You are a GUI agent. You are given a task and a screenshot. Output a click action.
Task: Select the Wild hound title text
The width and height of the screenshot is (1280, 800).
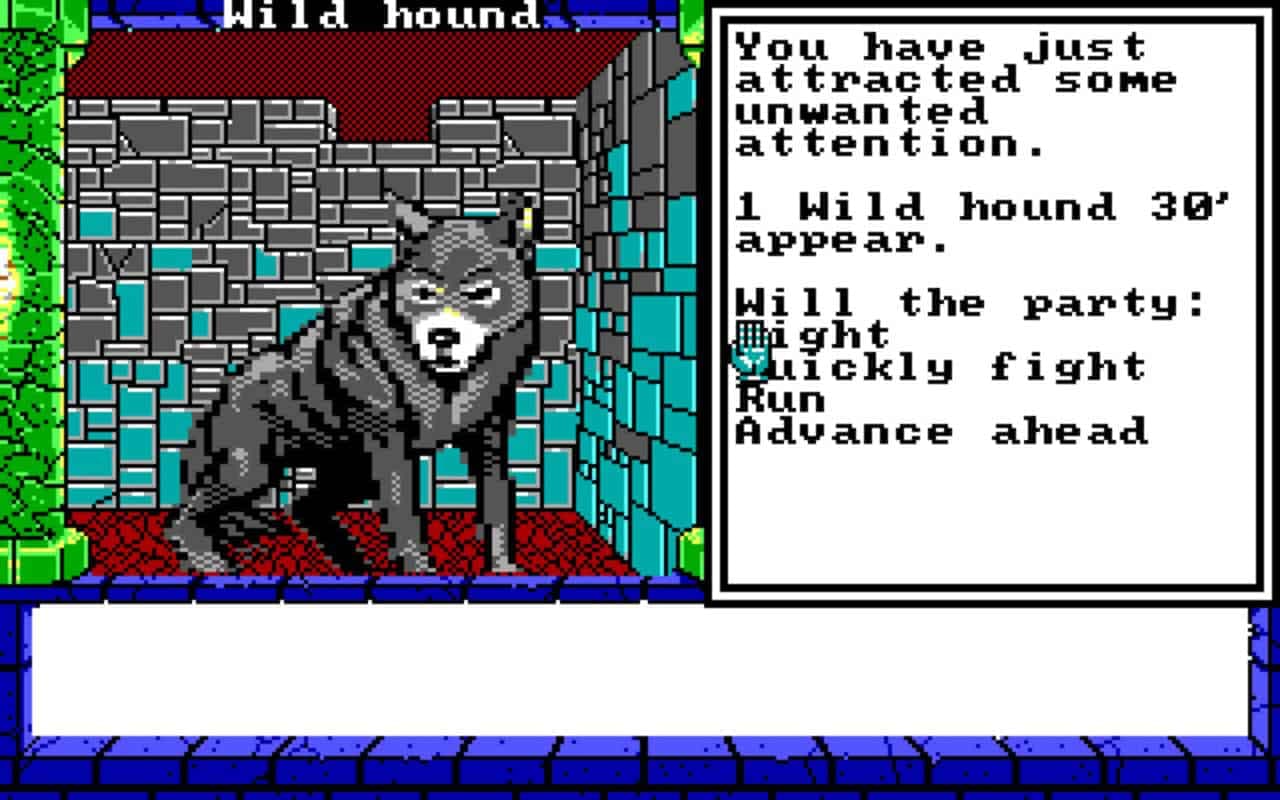coord(380,14)
